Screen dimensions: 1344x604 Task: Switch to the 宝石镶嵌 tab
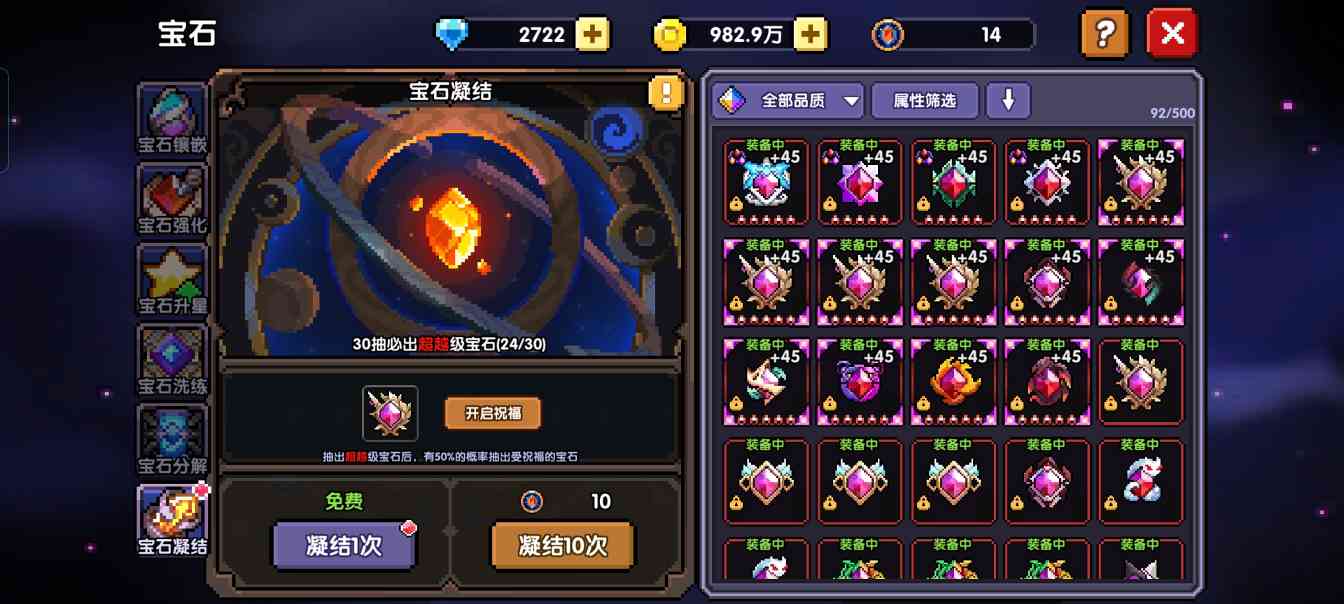pyautogui.click(x=173, y=119)
